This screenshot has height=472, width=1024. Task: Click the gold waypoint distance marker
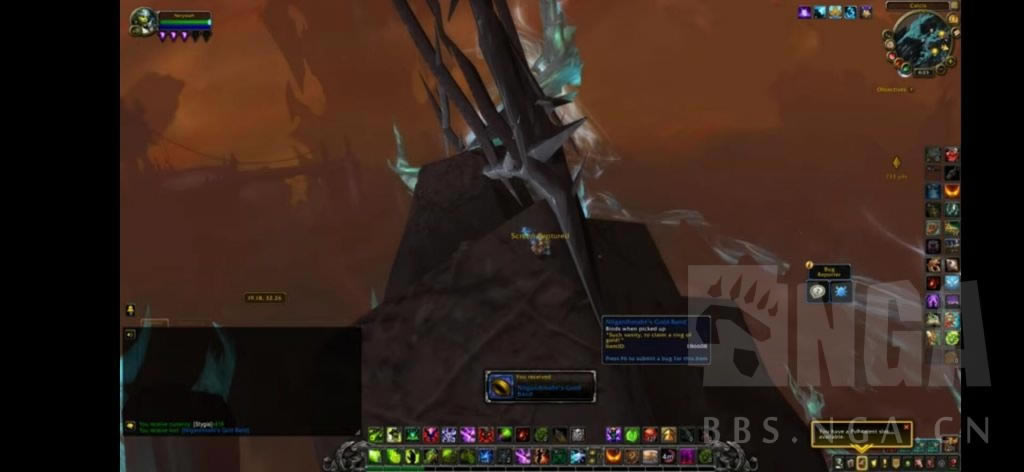895,163
